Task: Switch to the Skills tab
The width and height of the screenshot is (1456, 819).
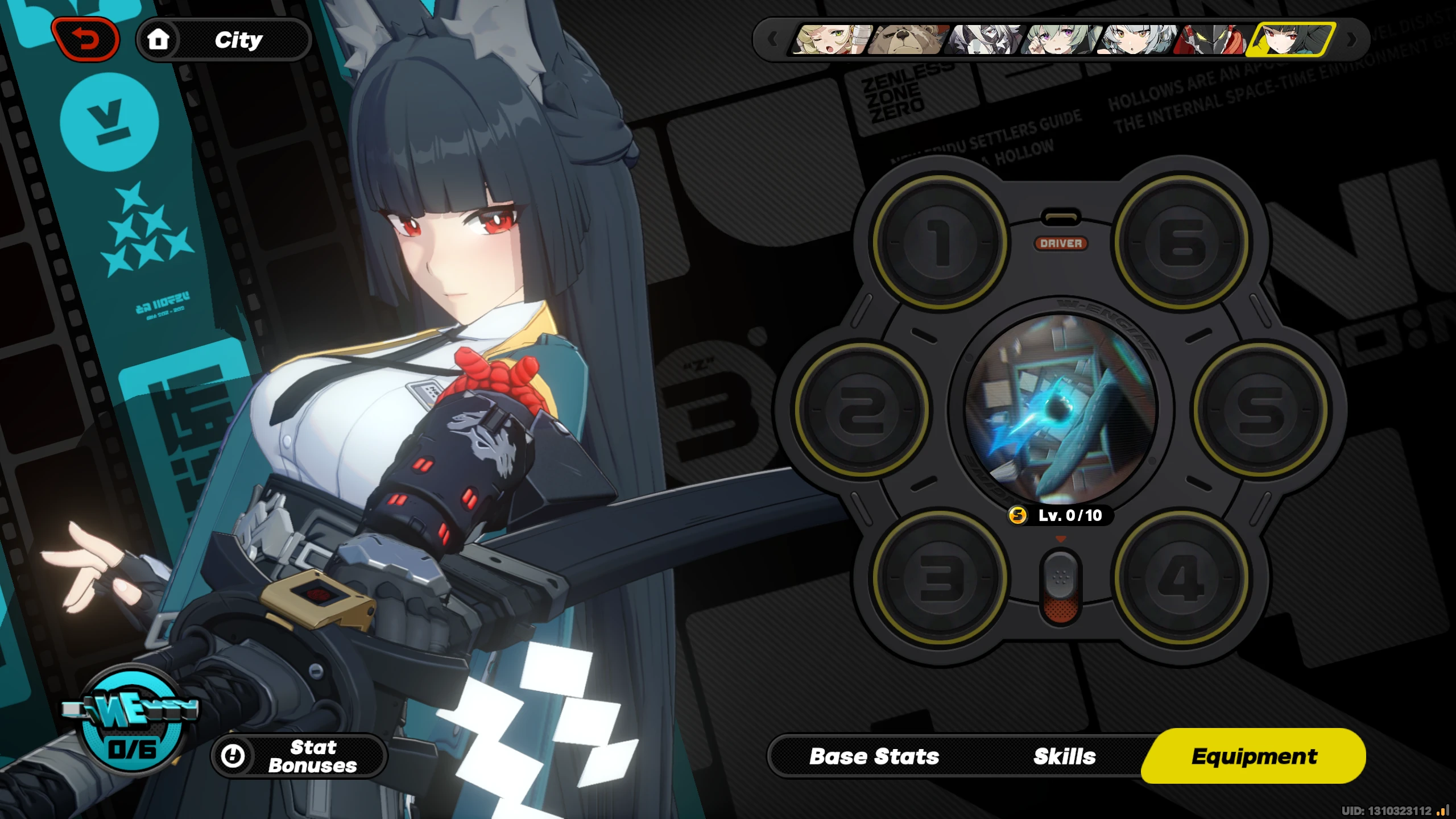Action: 1064,756
